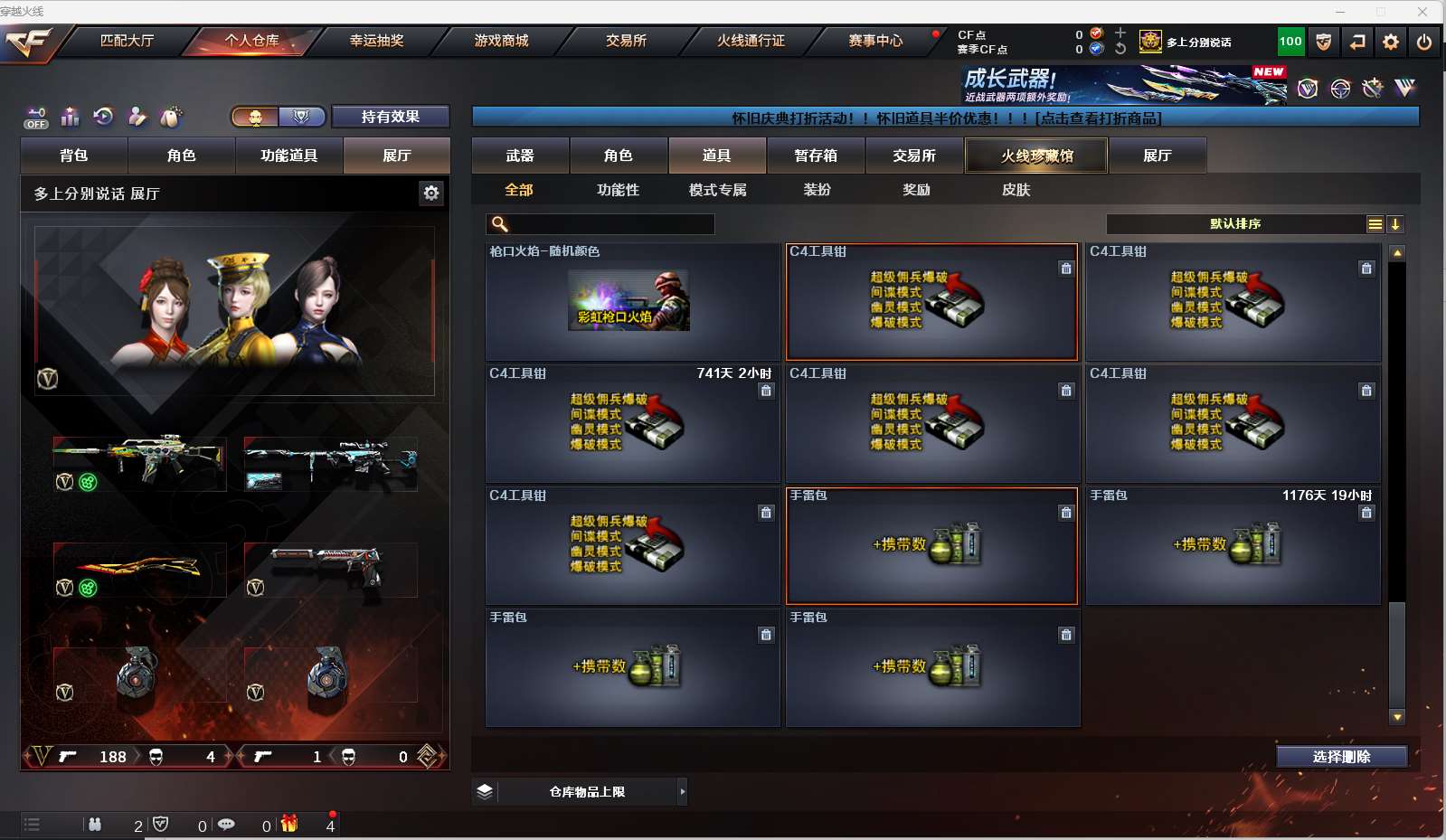
Task: Select the 彩虹枪口火焰 muzzle flame item
Action: click(629, 301)
